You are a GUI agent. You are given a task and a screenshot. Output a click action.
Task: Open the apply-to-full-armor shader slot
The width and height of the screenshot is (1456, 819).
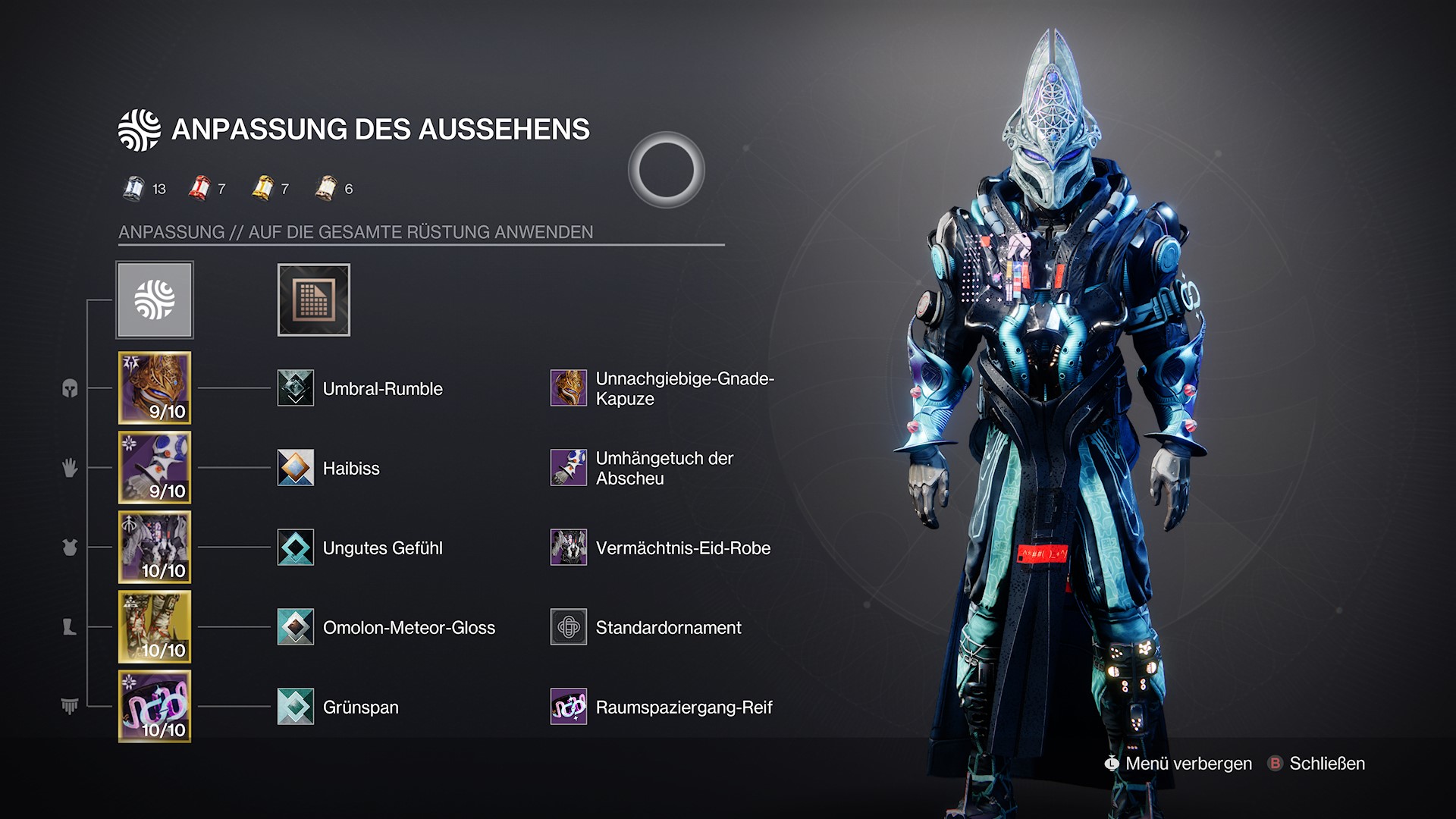point(313,300)
